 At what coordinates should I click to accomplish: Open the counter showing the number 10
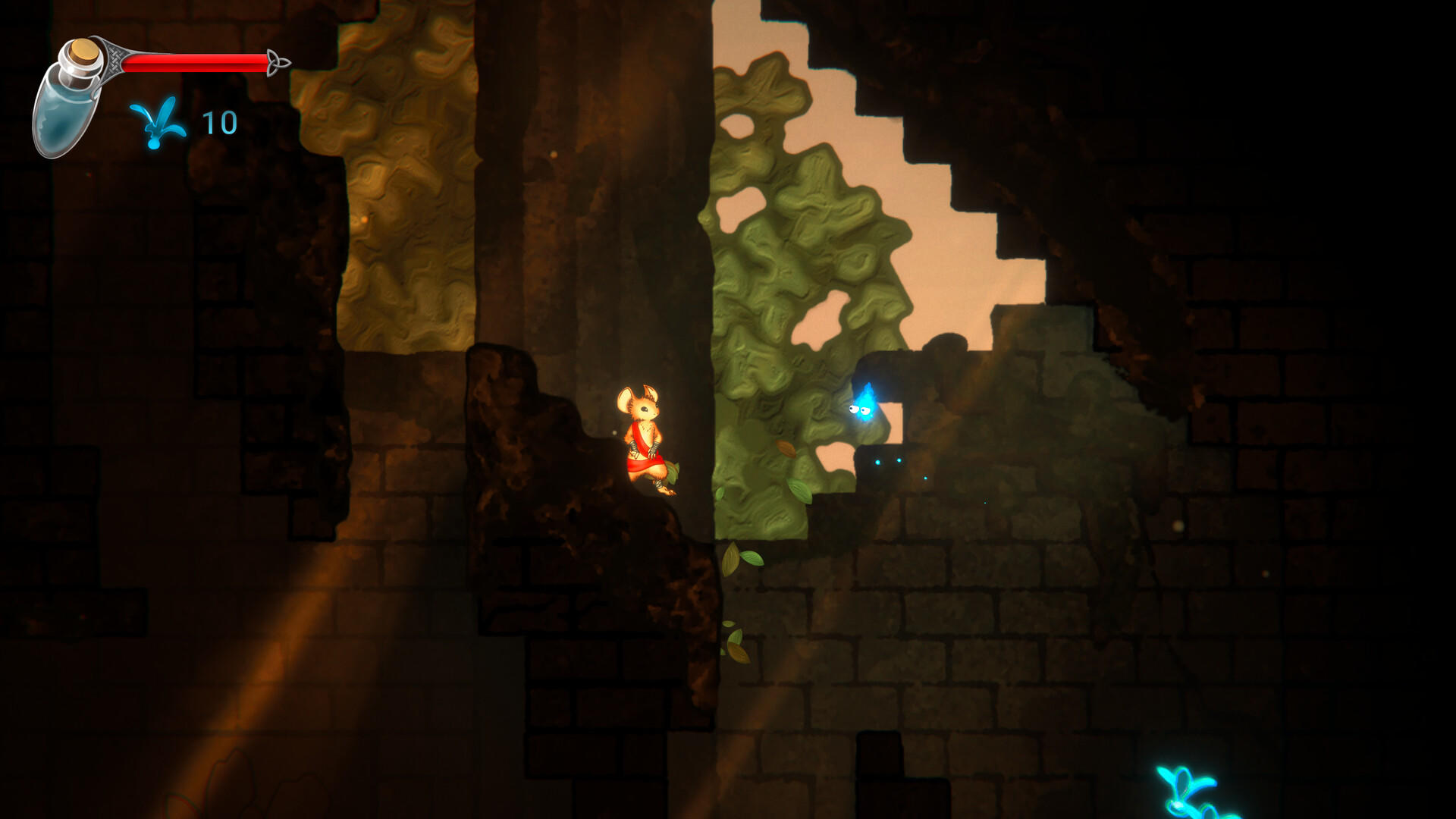(218, 121)
